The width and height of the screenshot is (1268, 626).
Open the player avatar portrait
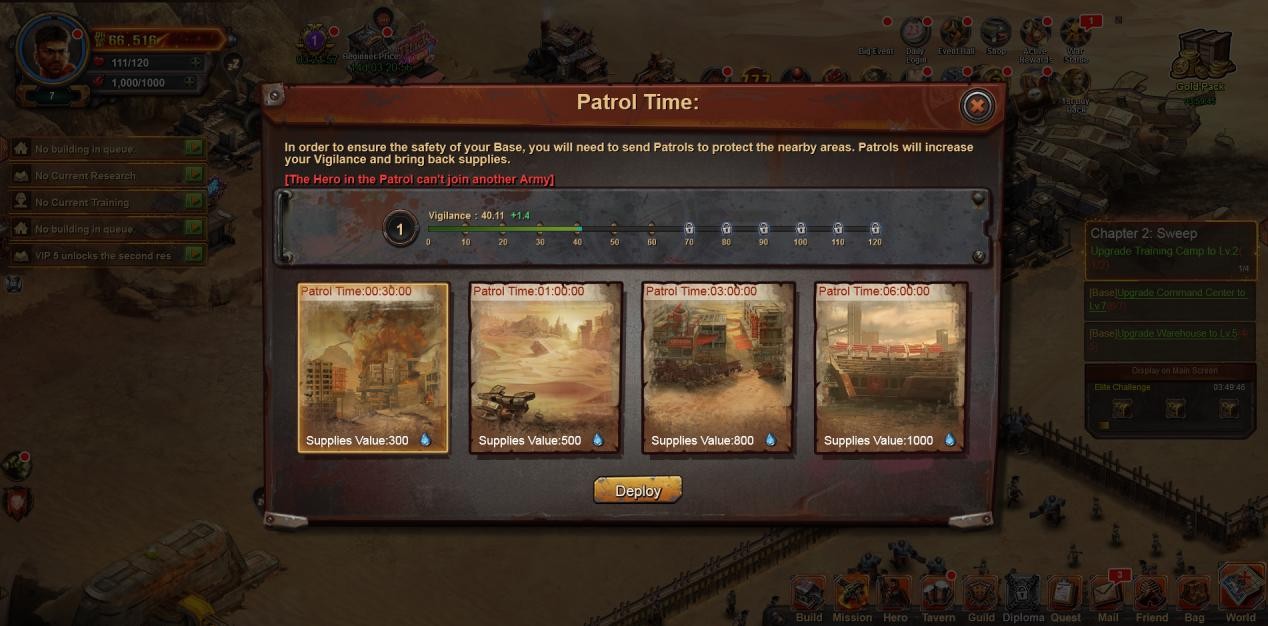[x=53, y=47]
